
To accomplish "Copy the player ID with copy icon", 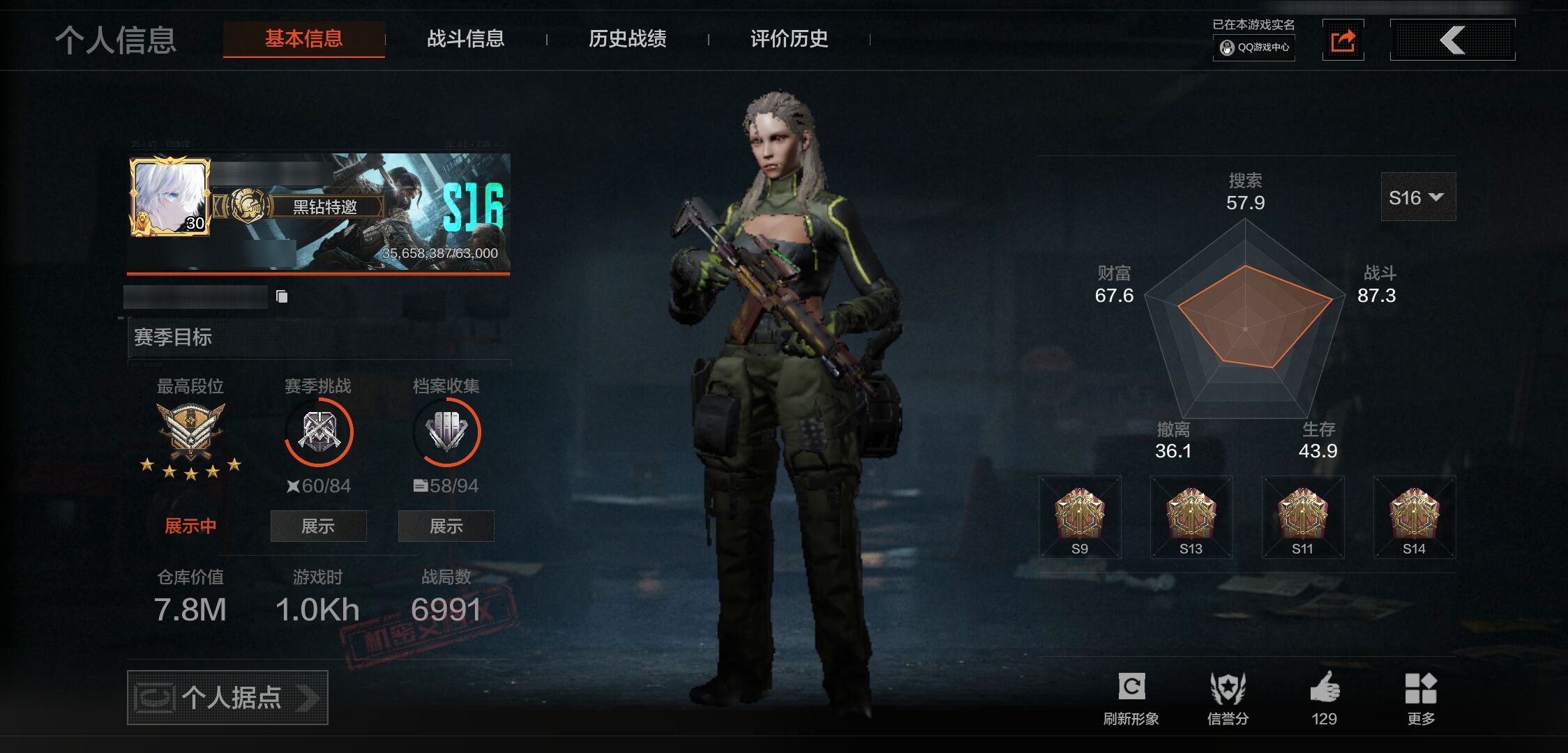I will pyautogui.click(x=282, y=297).
